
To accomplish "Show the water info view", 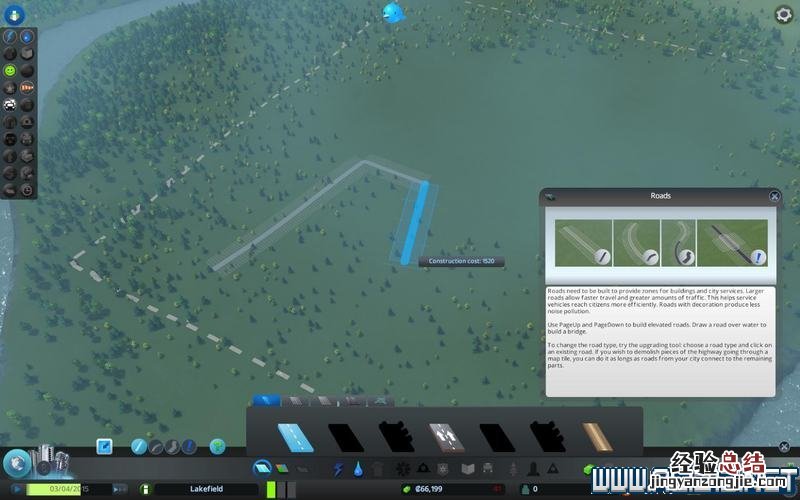I will [x=27, y=36].
